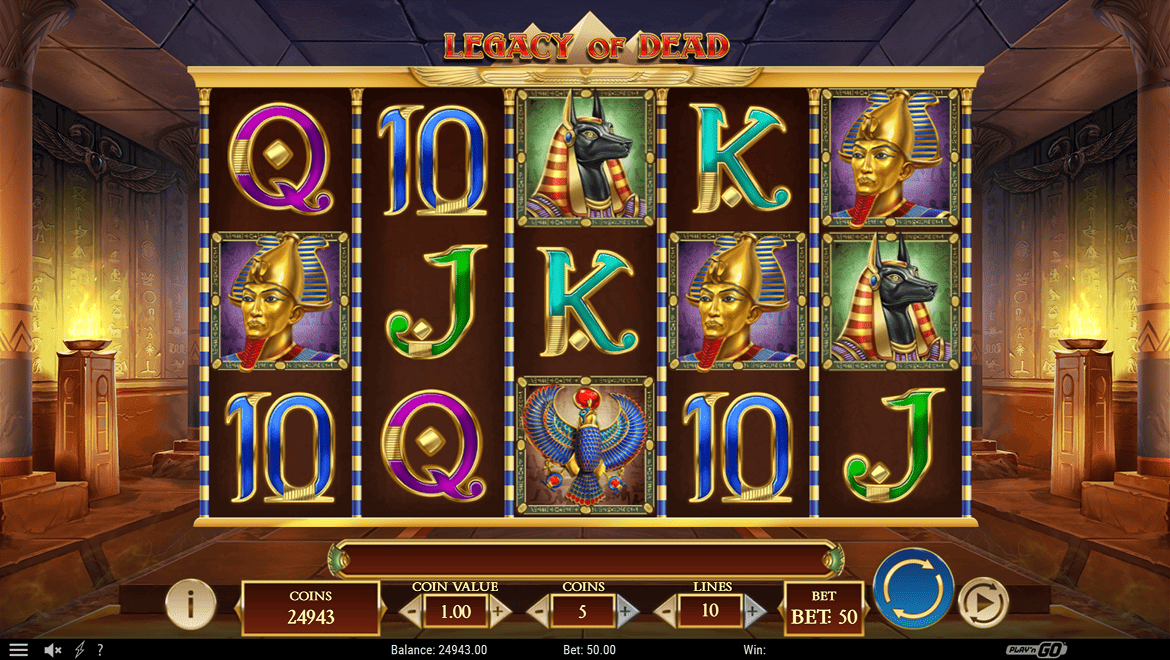Open the hamburger menu
1170x660 pixels.
18,650
